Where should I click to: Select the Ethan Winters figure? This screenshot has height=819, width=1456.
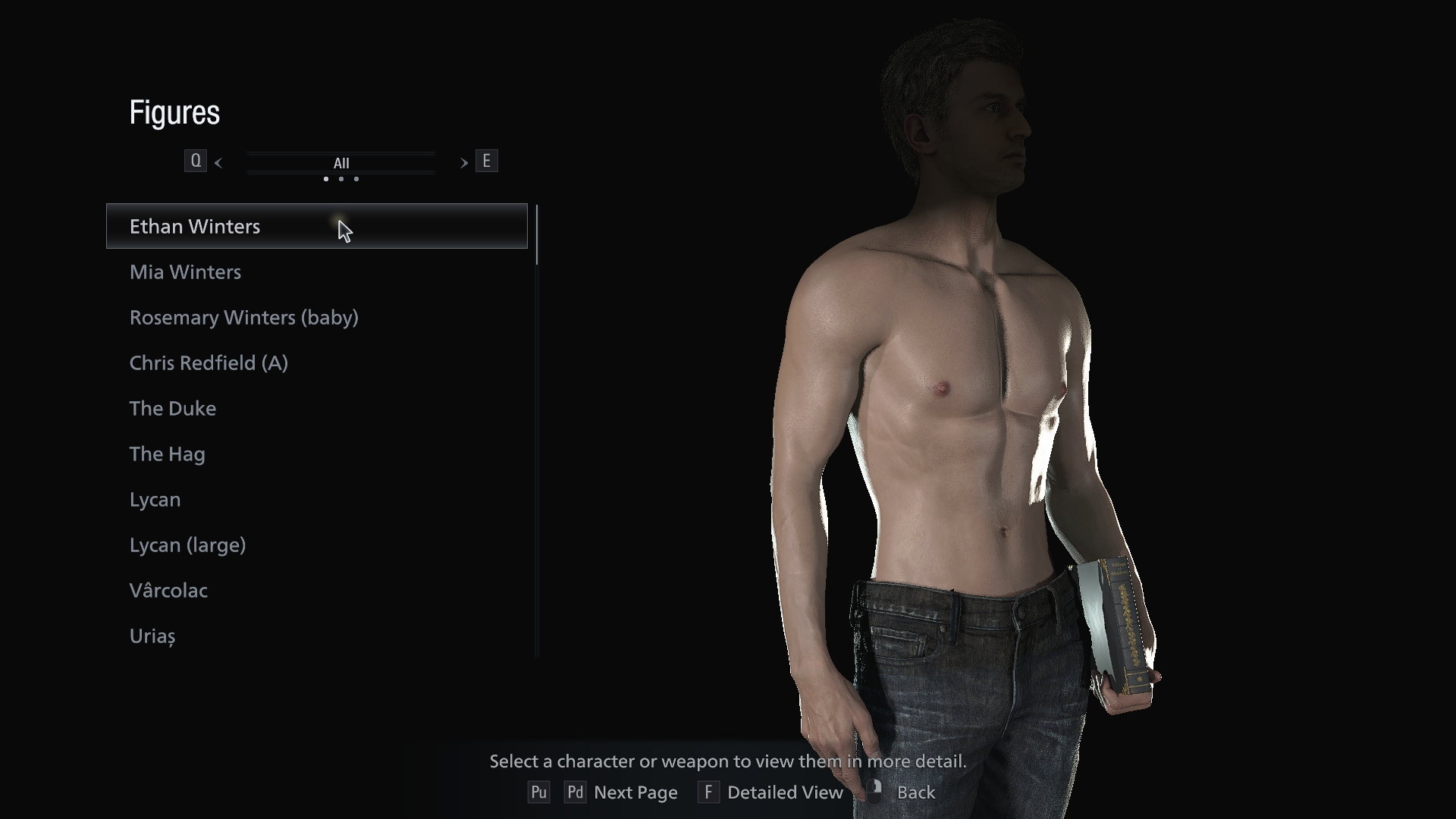pyautogui.click(x=194, y=226)
